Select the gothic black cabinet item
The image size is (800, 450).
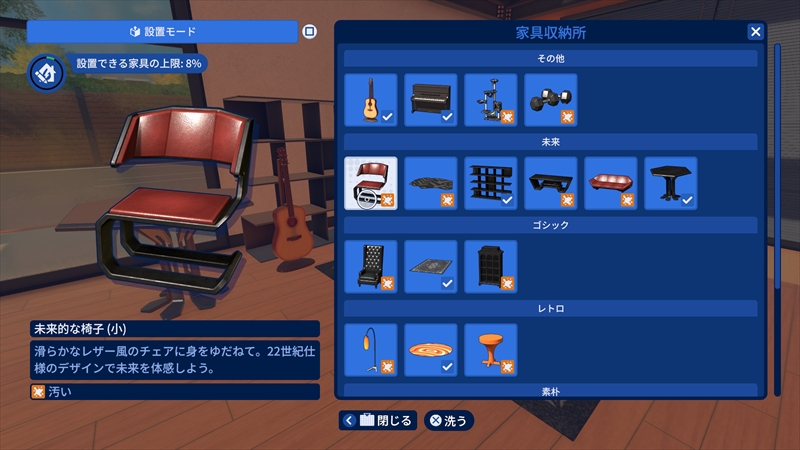[491, 266]
